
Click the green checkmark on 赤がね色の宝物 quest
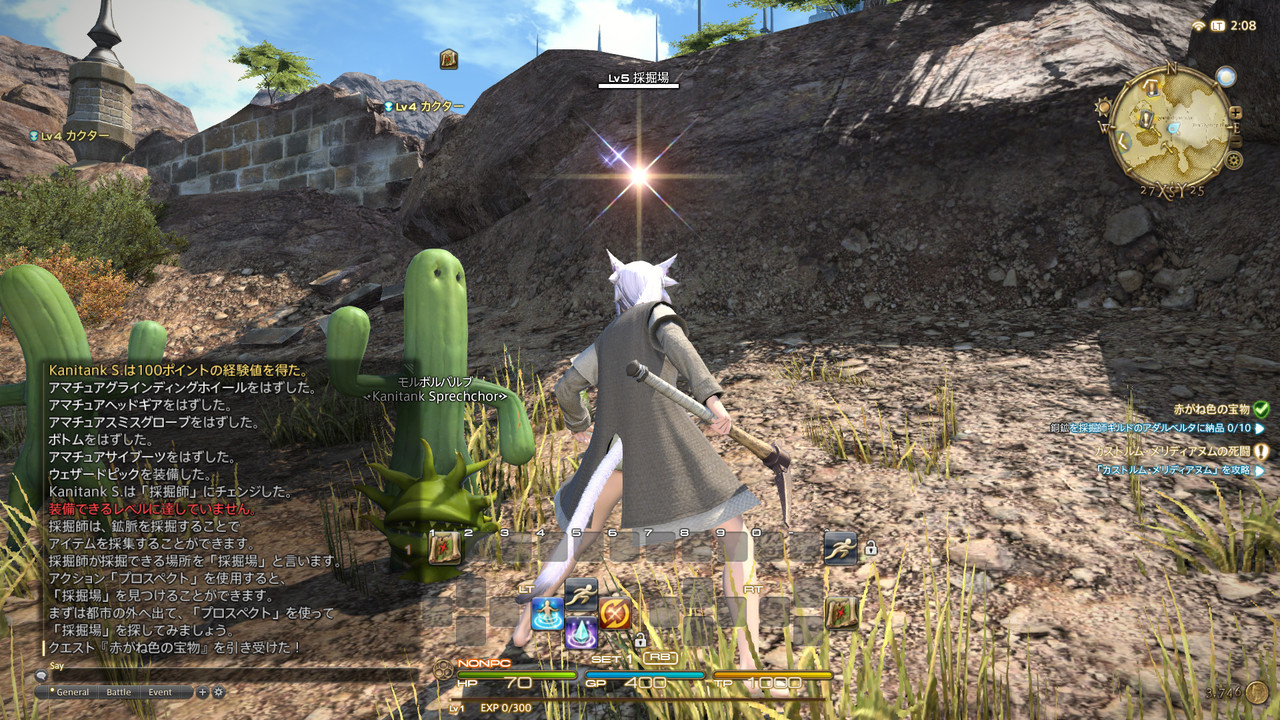[x=1261, y=410]
